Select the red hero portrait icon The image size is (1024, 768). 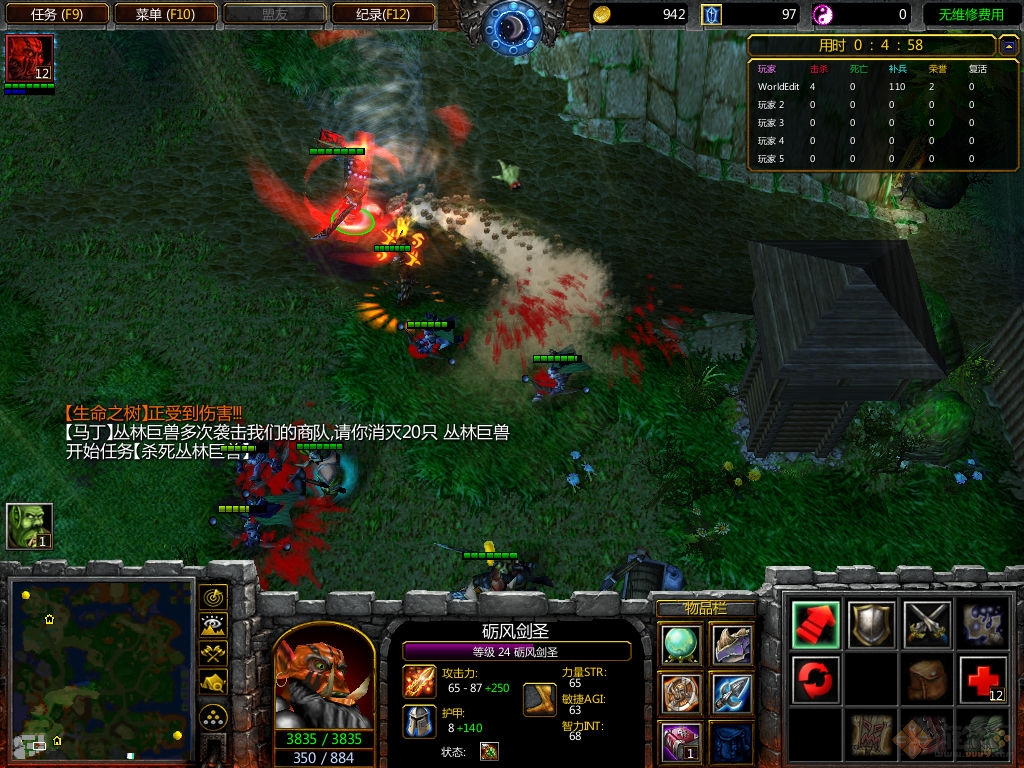pyautogui.click(x=29, y=59)
